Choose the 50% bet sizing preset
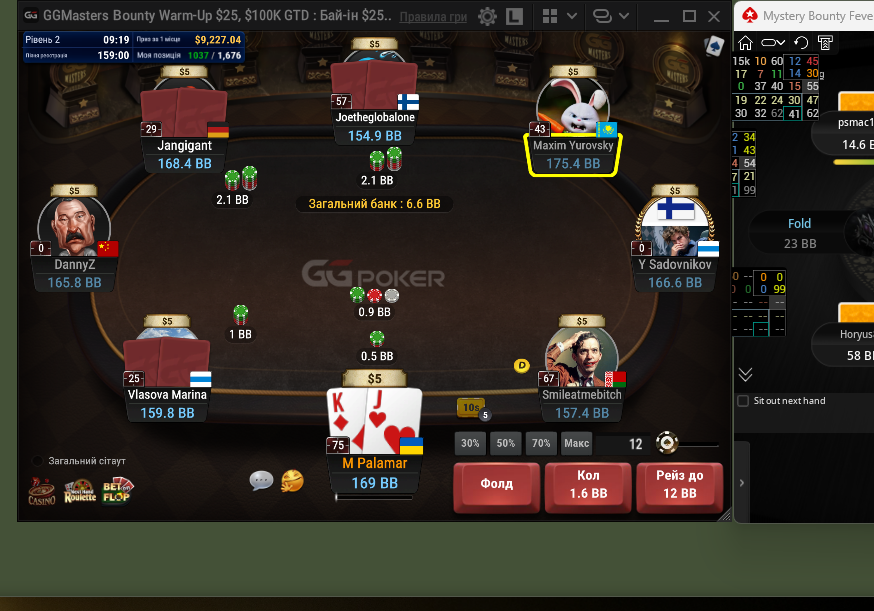The width and height of the screenshot is (874, 611). pyautogui.click(x=506, y=443)
